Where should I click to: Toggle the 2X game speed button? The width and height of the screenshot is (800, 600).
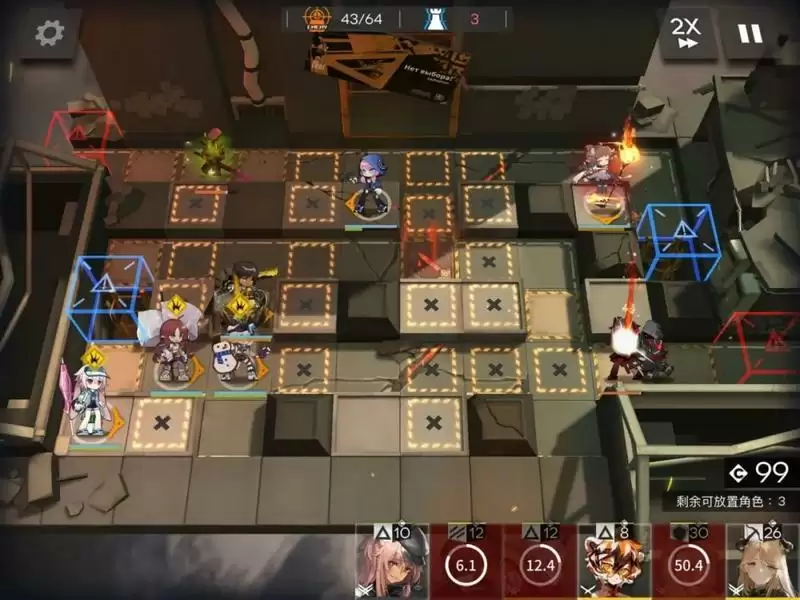tap(685, 33)
